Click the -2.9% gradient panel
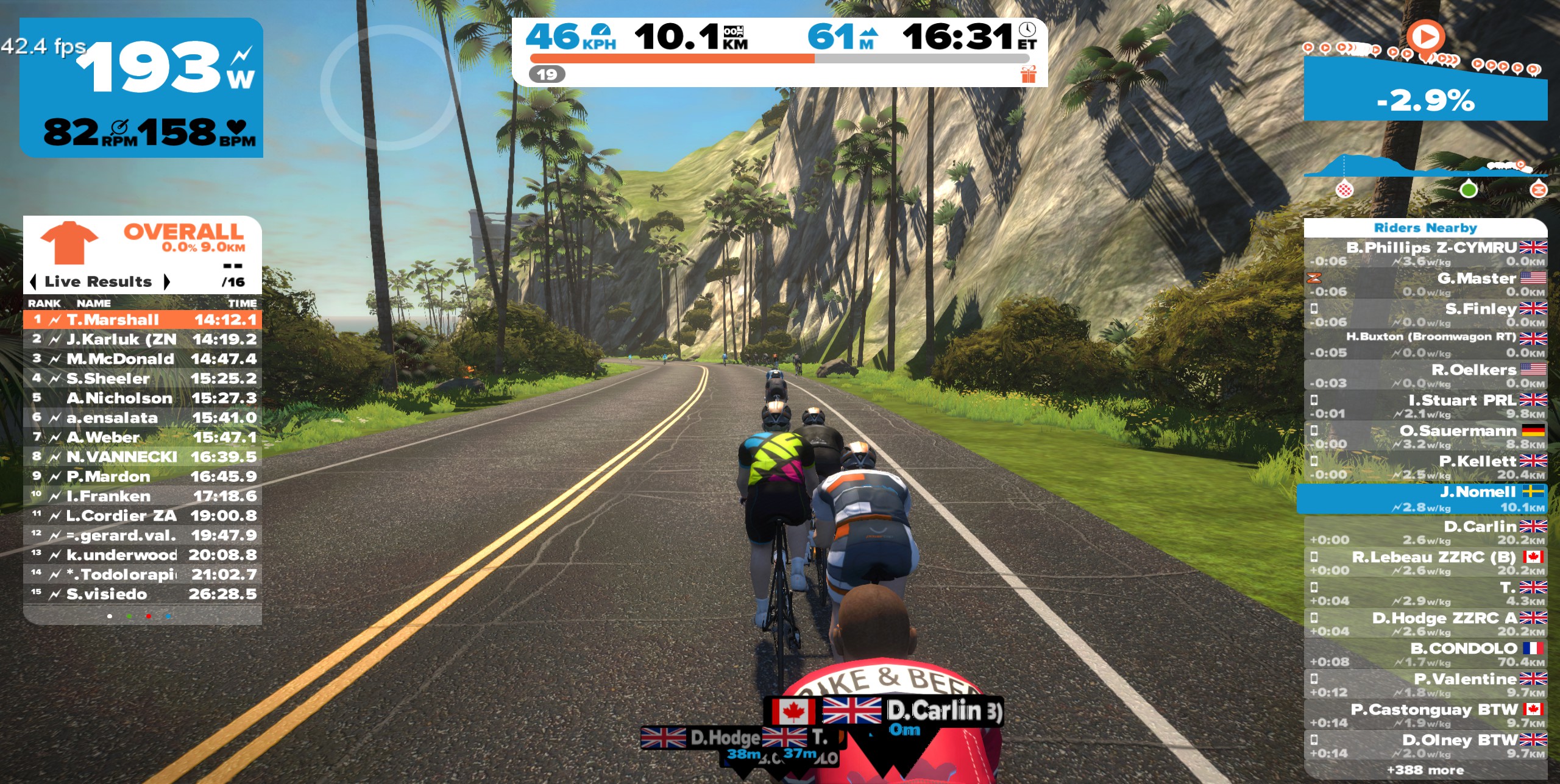The height and width of the screenshot is (784, 1560). tap(1425, 101)
